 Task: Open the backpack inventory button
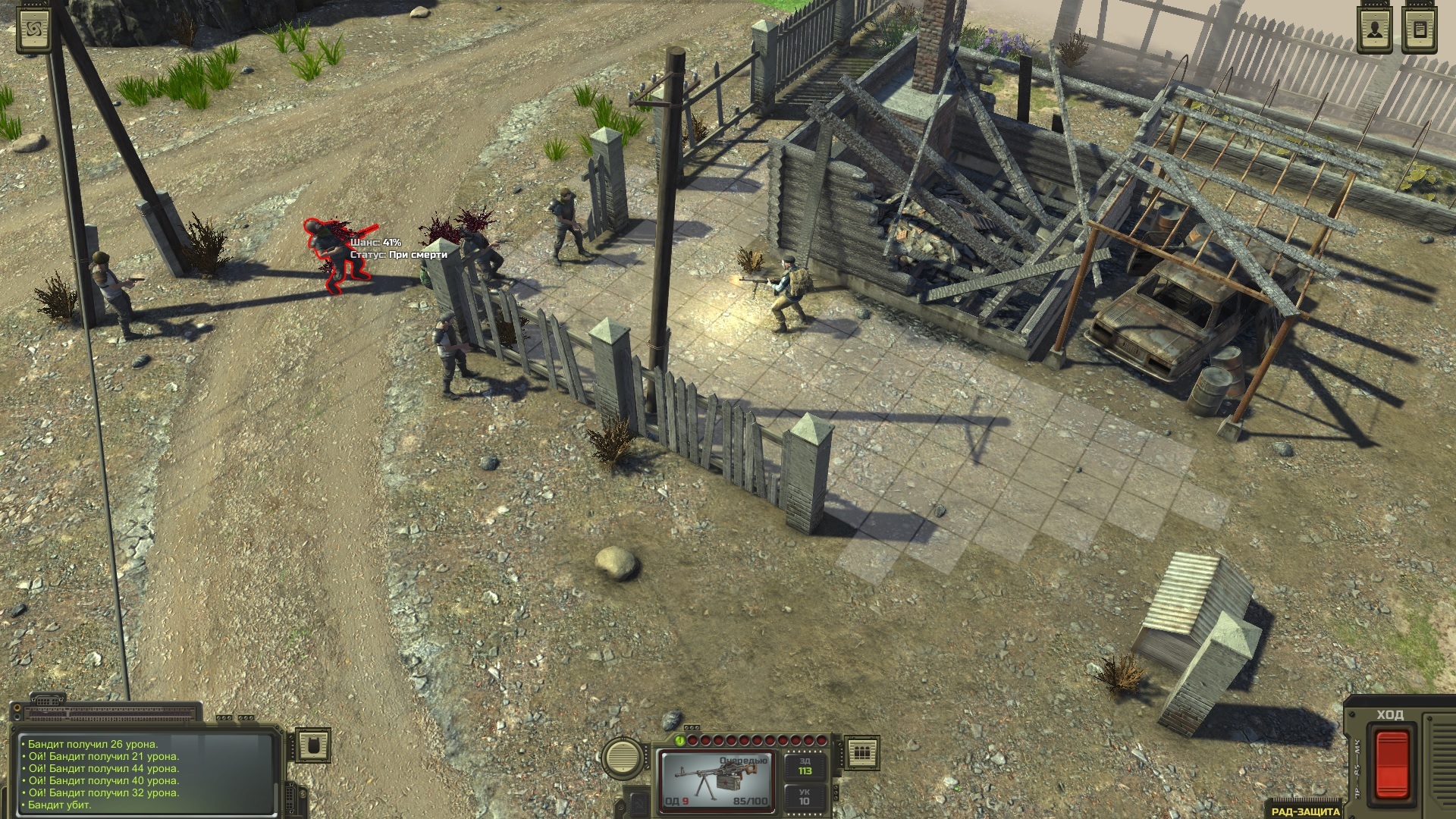pyautogui.click(x=312, y=746)
